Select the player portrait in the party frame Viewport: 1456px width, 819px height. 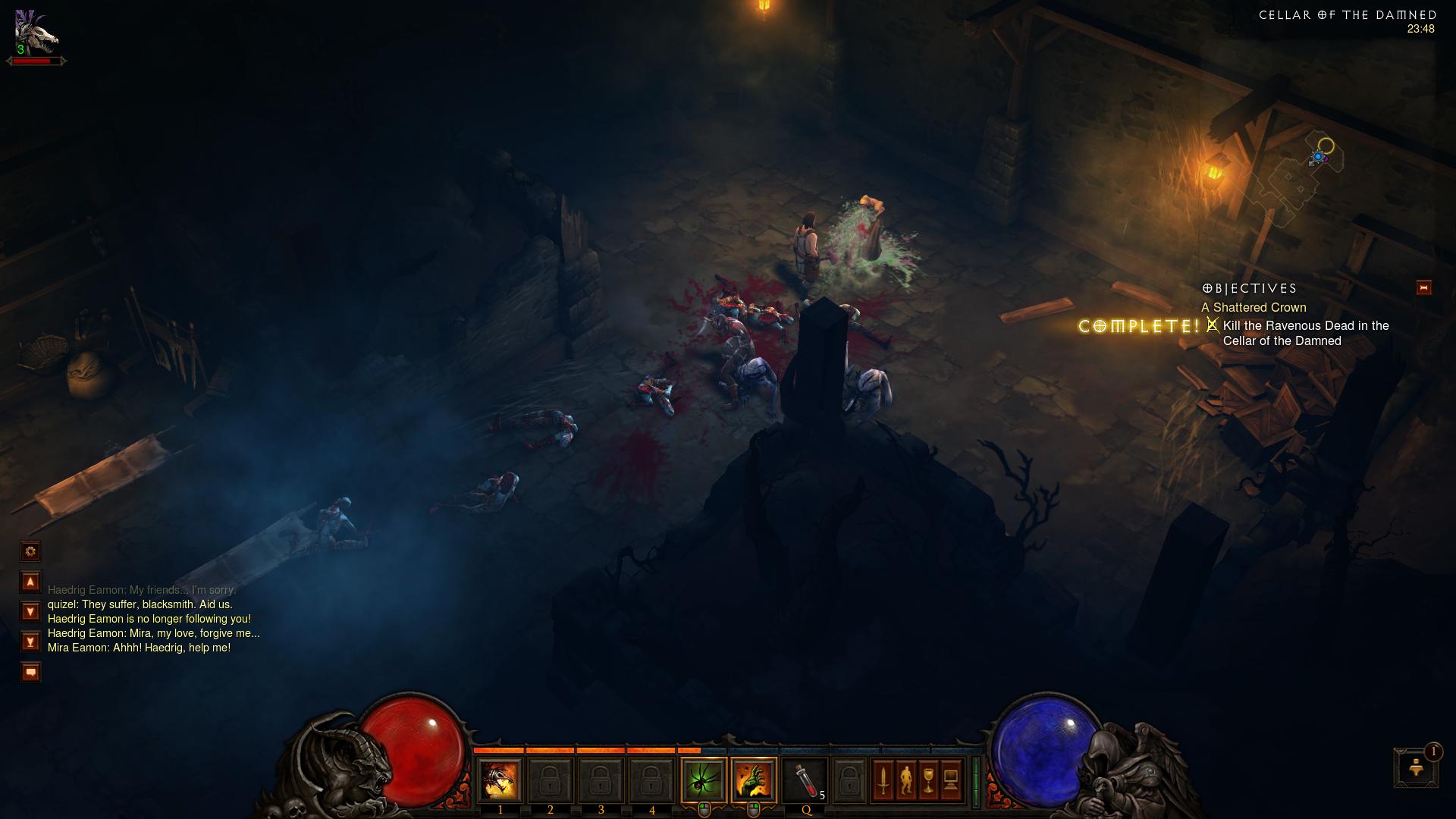[x=36, y=34]
